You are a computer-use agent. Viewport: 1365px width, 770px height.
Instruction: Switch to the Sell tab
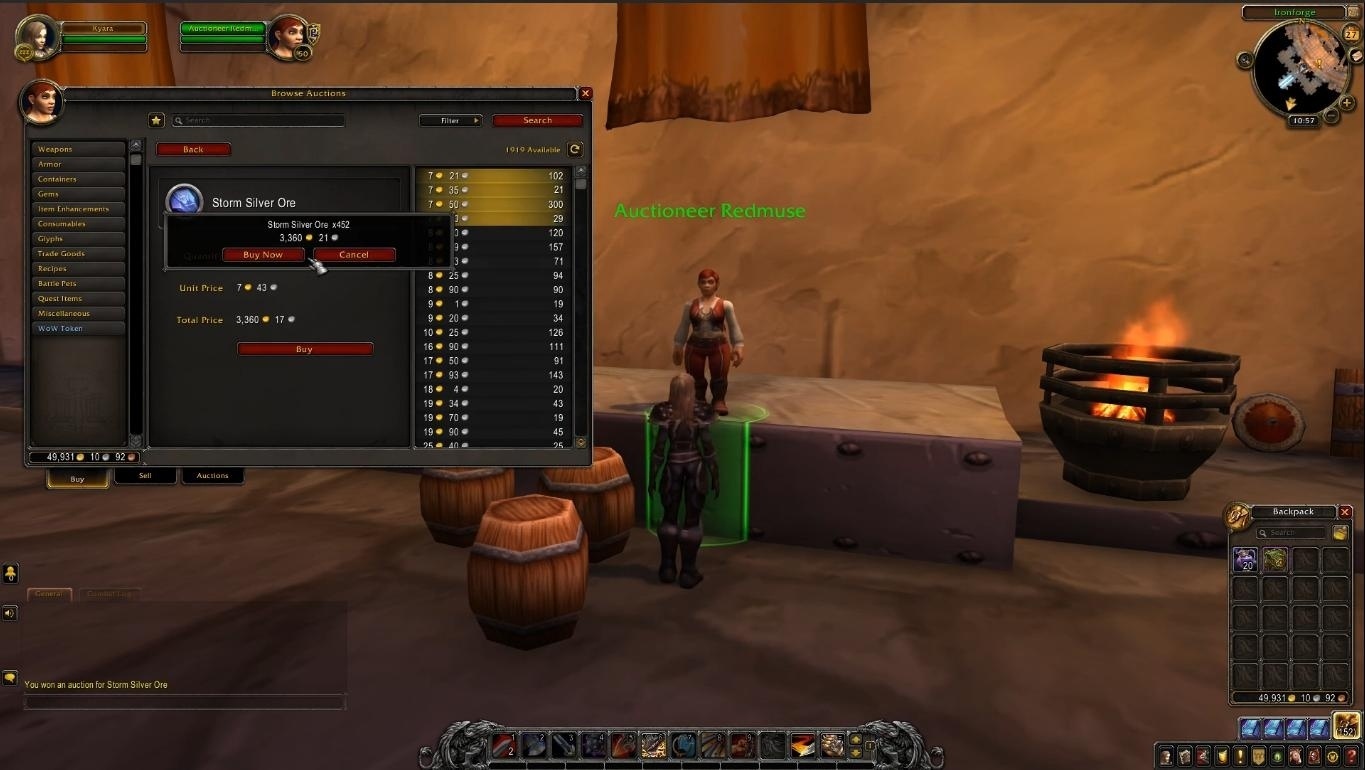[x=145, y=476]
